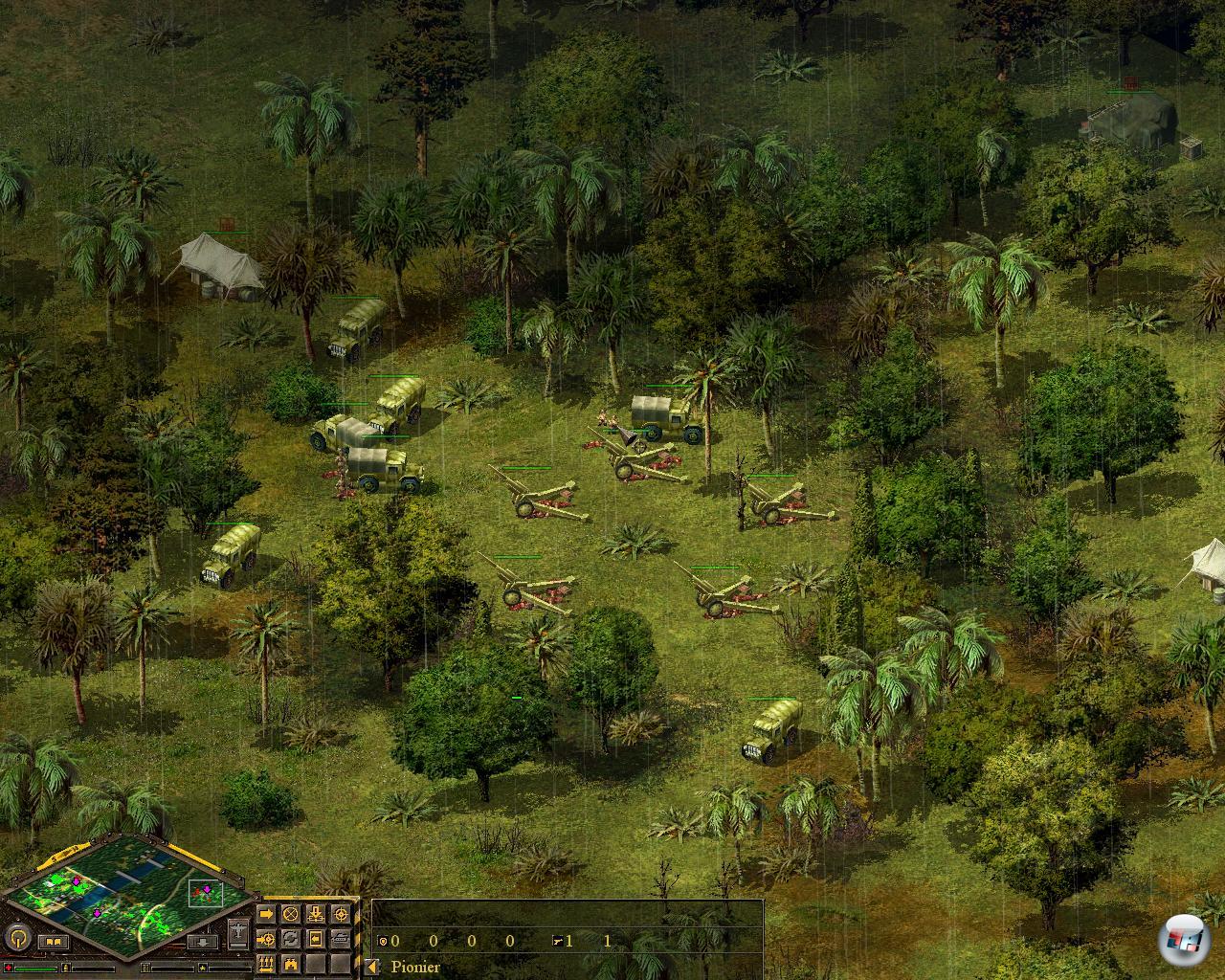Screen dimensions: 1225x980
Task: Activate the binoculars command
Action: pyautogui.click(x=291, y=963)
